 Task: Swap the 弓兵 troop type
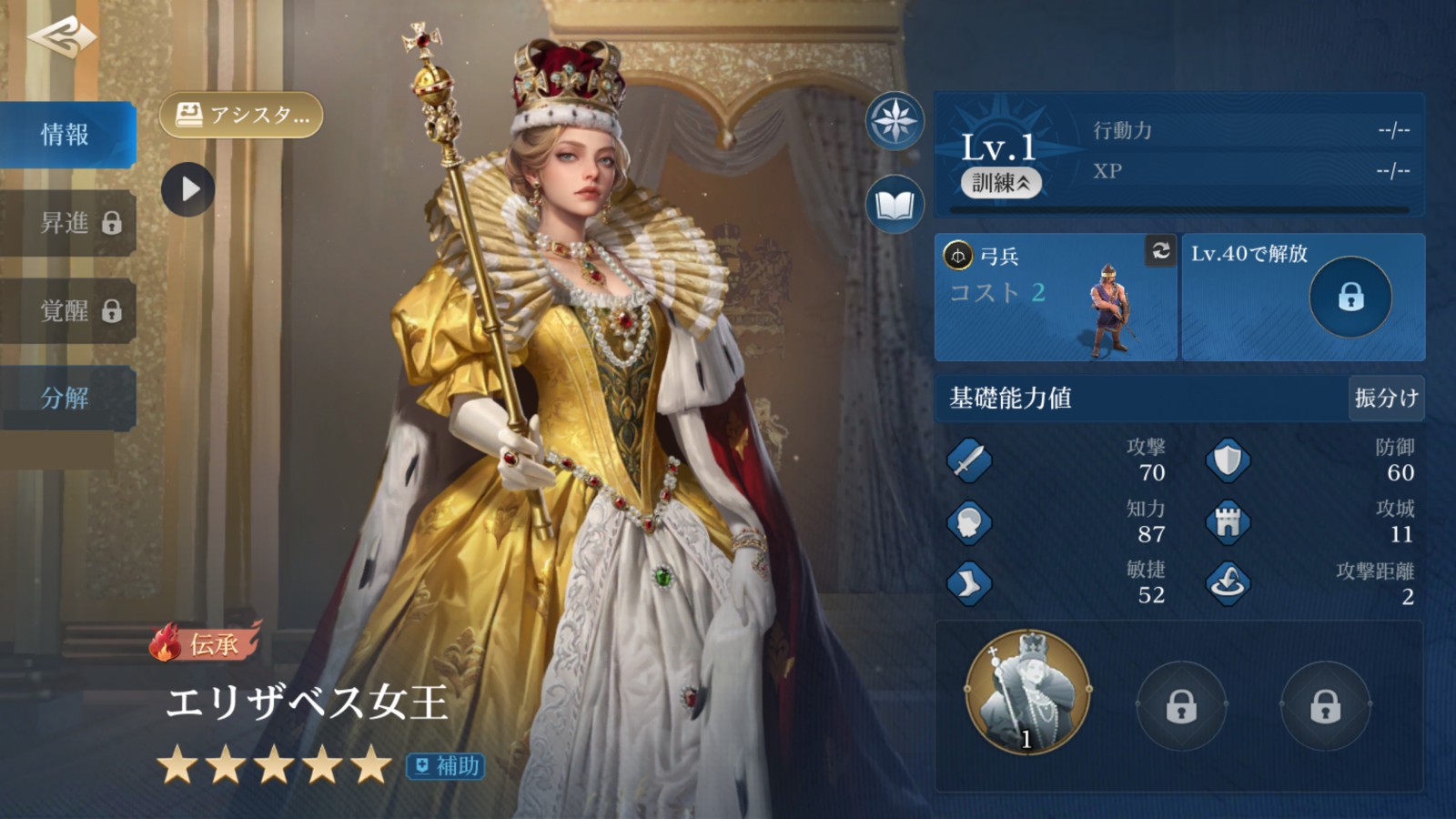(1160, 250)
